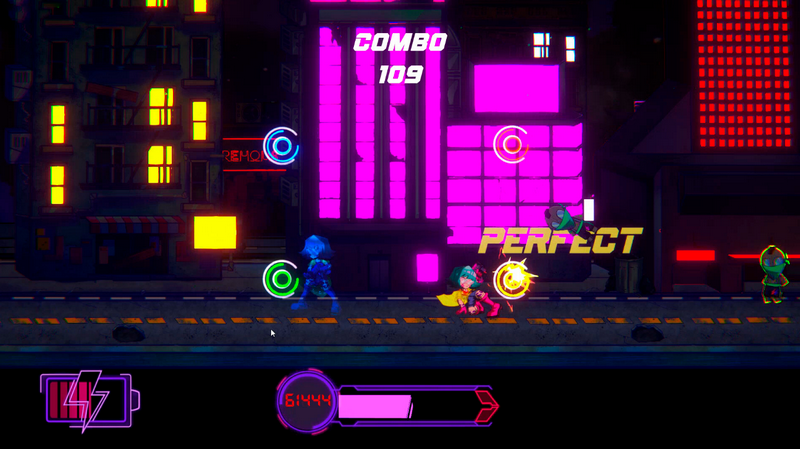Tap the green lower-lane hit ring

(281, 277)
